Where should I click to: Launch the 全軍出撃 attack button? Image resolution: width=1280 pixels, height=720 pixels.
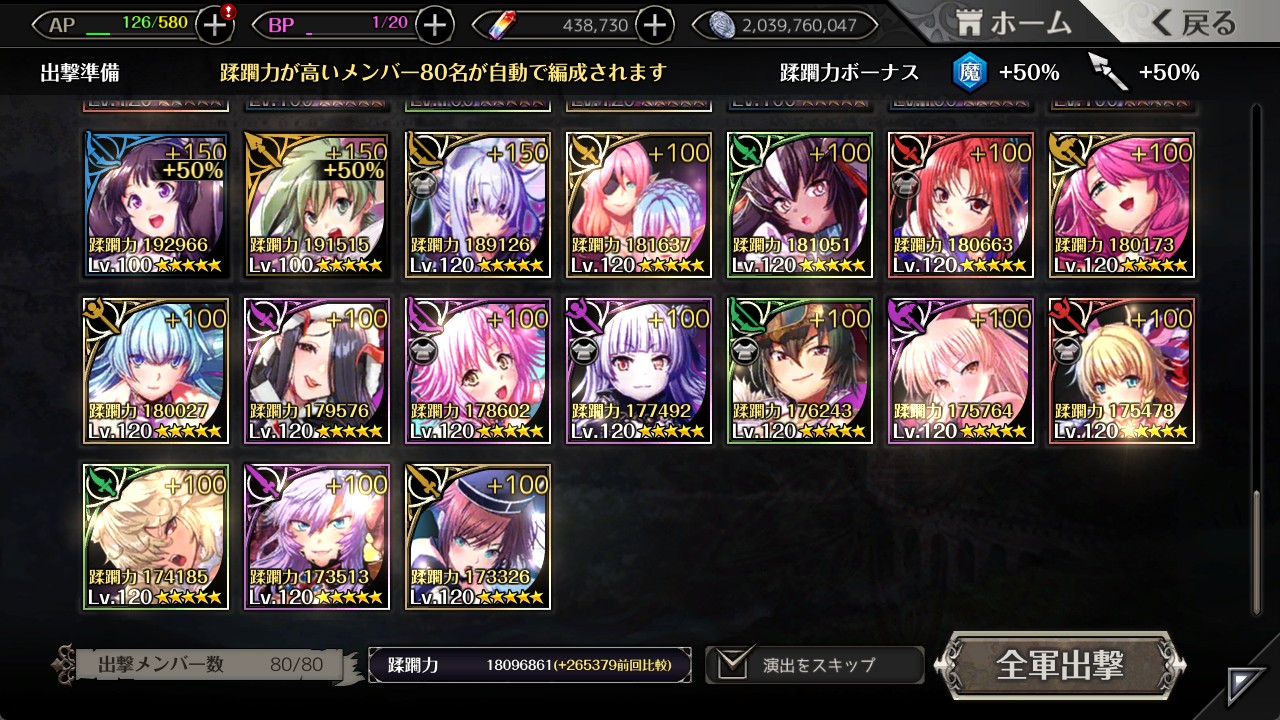pyautogui.click(x=1060, y=665)
